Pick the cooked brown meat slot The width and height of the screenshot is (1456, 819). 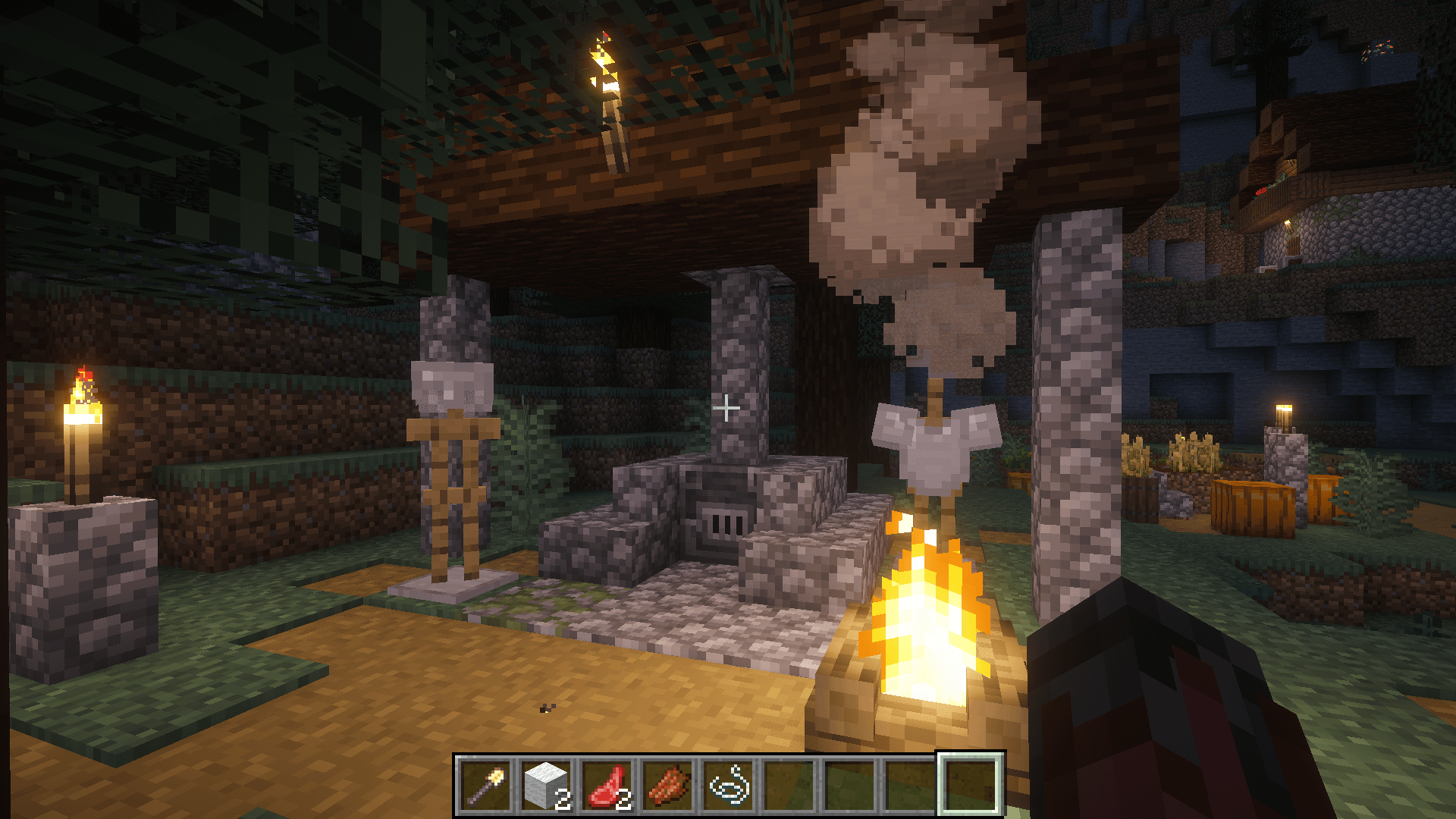coord(669,786)
